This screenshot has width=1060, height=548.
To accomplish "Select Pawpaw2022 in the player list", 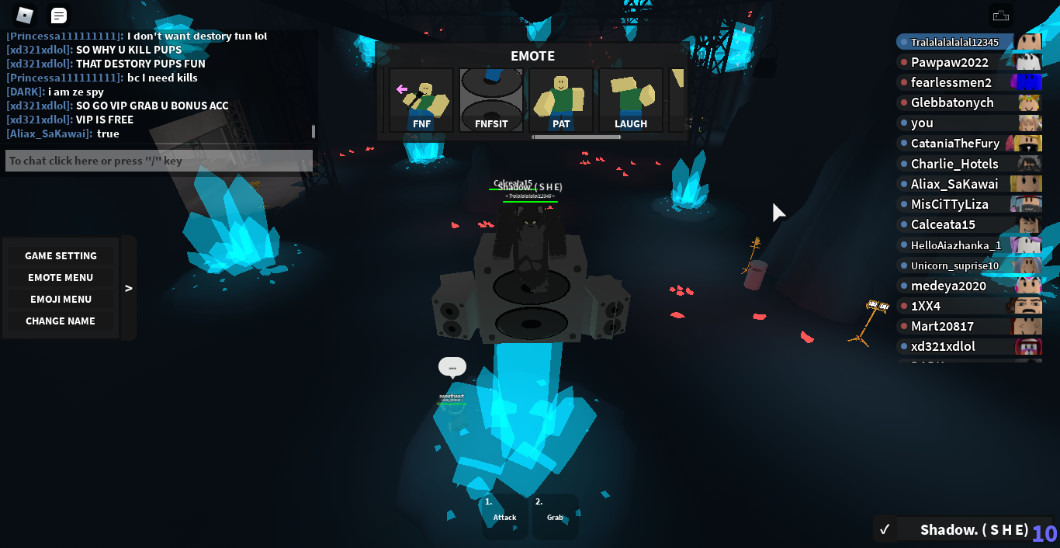I will coord(949,62).
